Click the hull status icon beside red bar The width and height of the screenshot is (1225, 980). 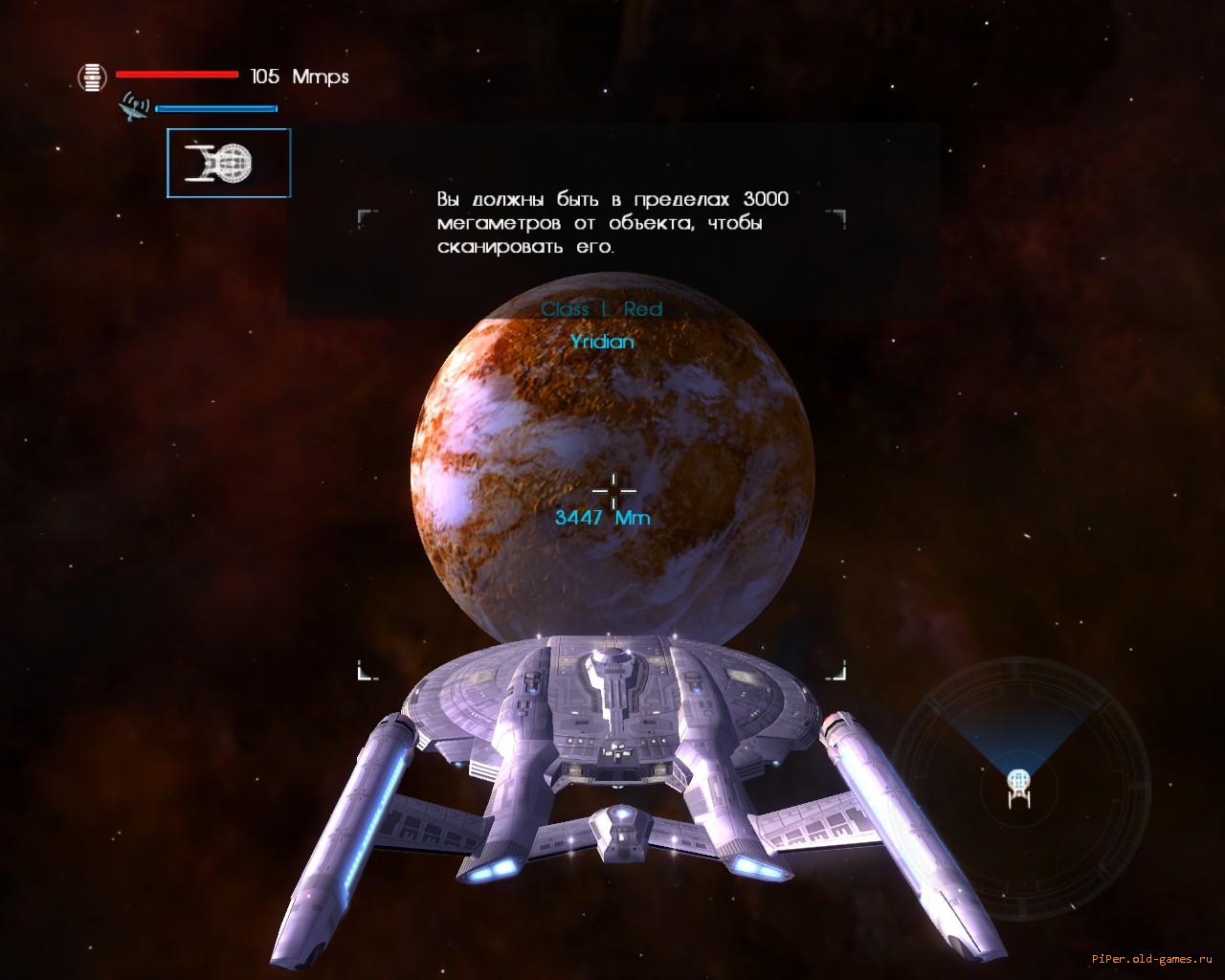[x=93, y=77]
